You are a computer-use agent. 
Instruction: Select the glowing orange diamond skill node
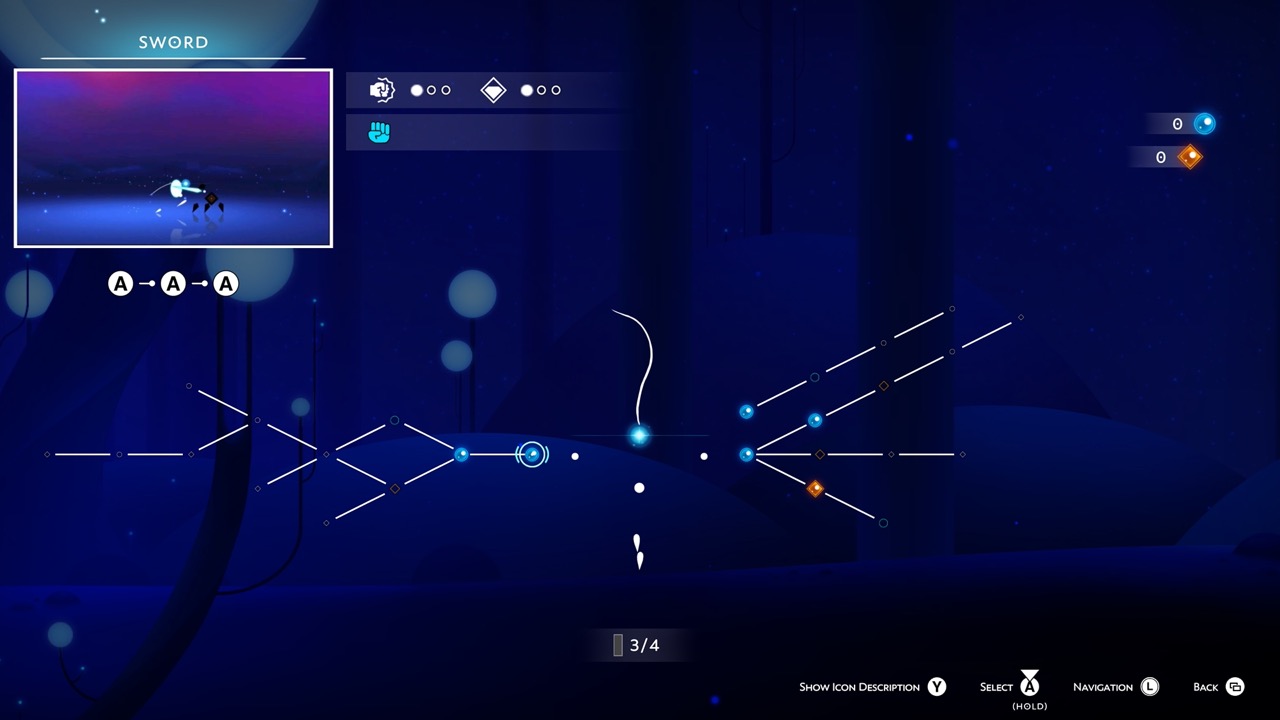(815, 489)
